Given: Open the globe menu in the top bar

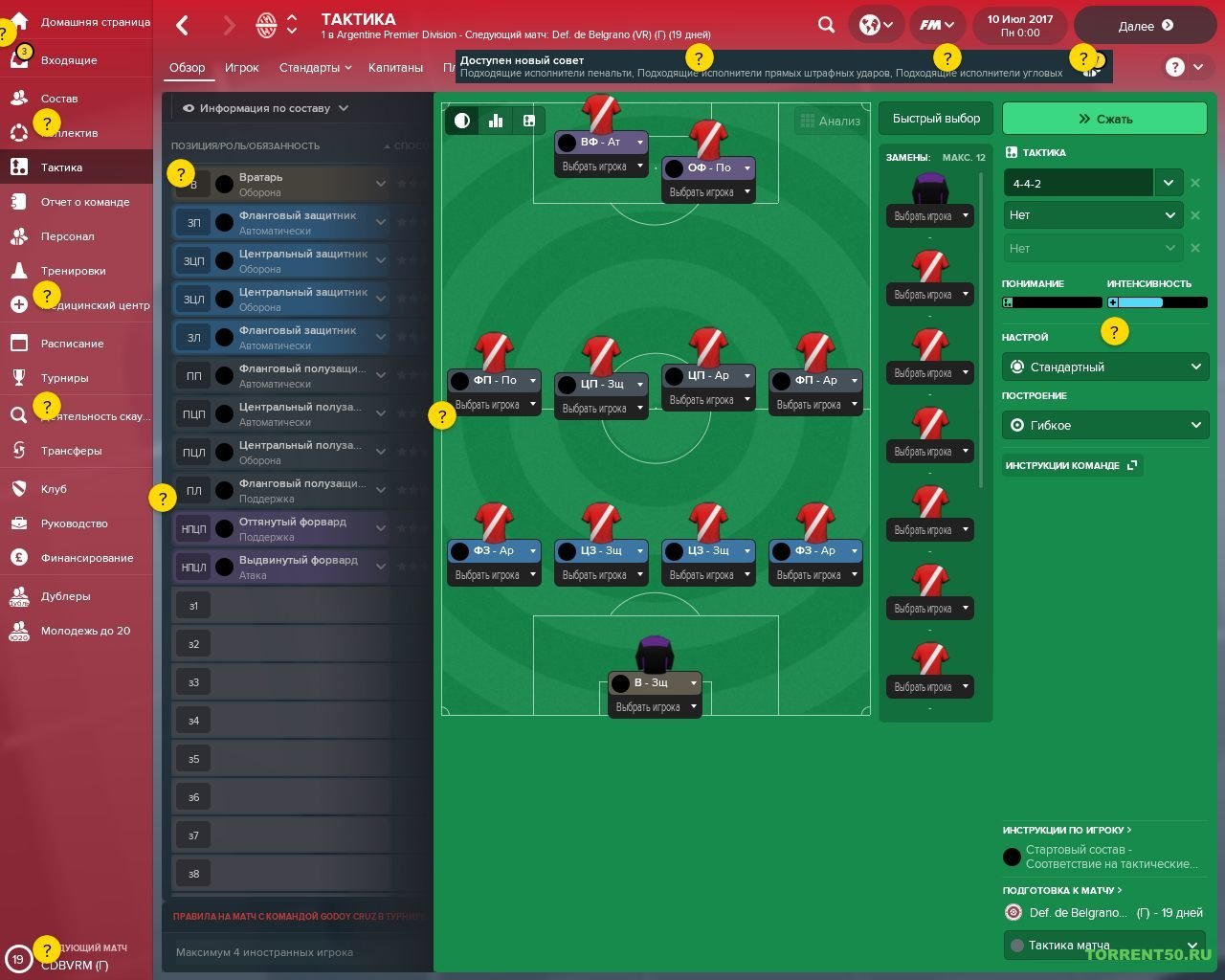Looking at the screenshot, I should point(874,24).
